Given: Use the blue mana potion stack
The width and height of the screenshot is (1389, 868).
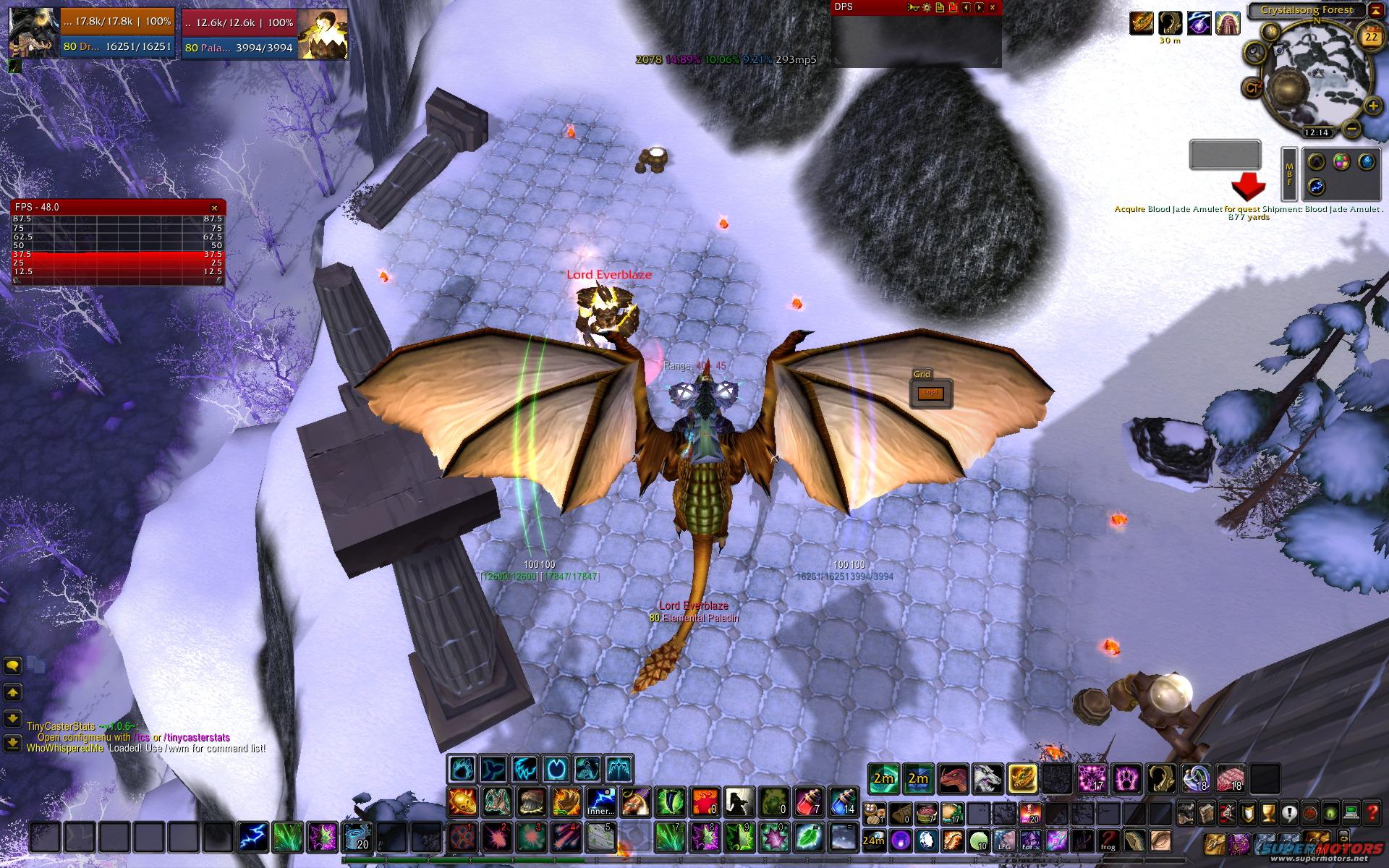Looking at the screenshot, I should (x=842, y=802).
